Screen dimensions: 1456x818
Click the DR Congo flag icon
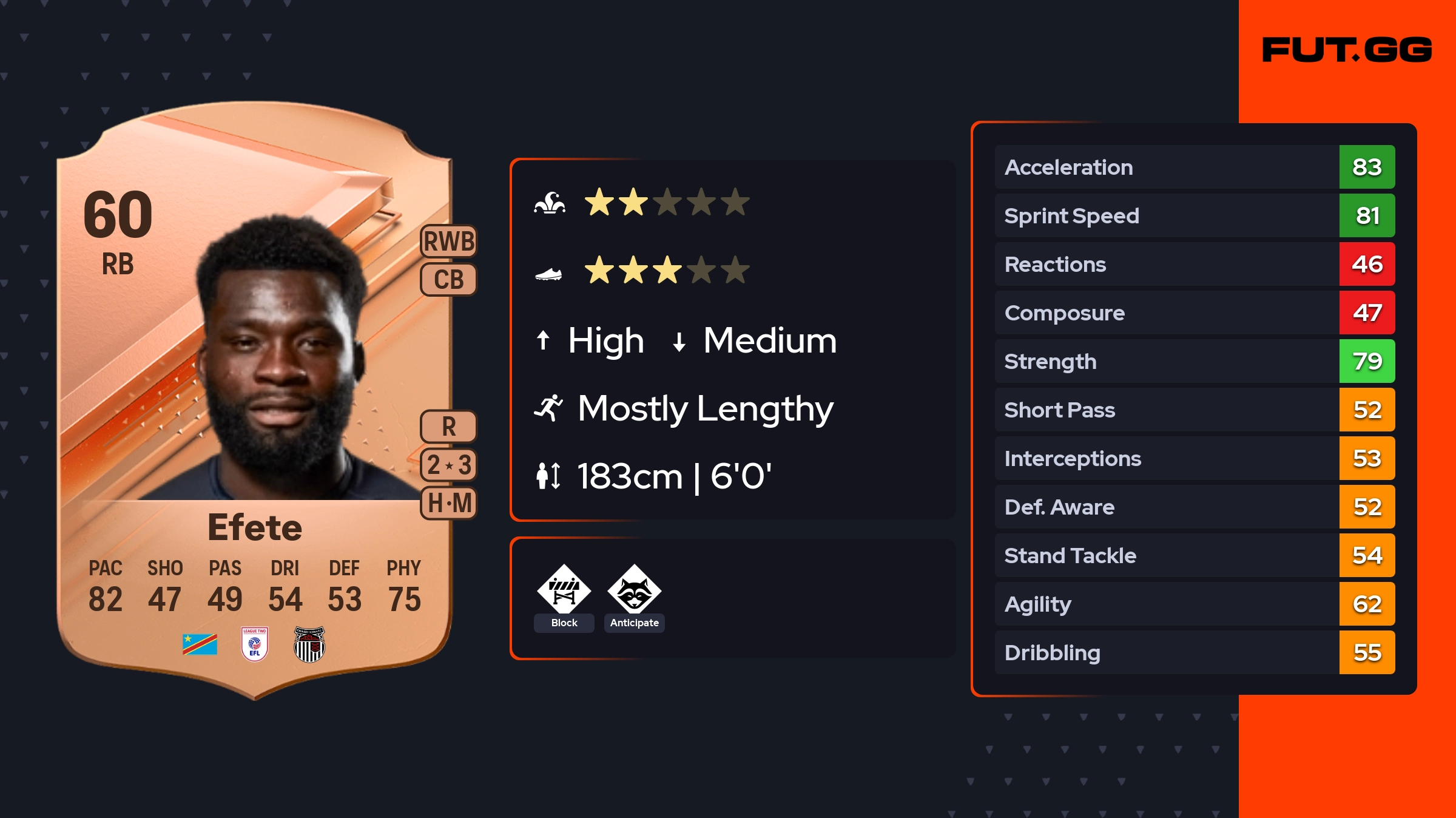pyautogui.click(x=200, y=644)
